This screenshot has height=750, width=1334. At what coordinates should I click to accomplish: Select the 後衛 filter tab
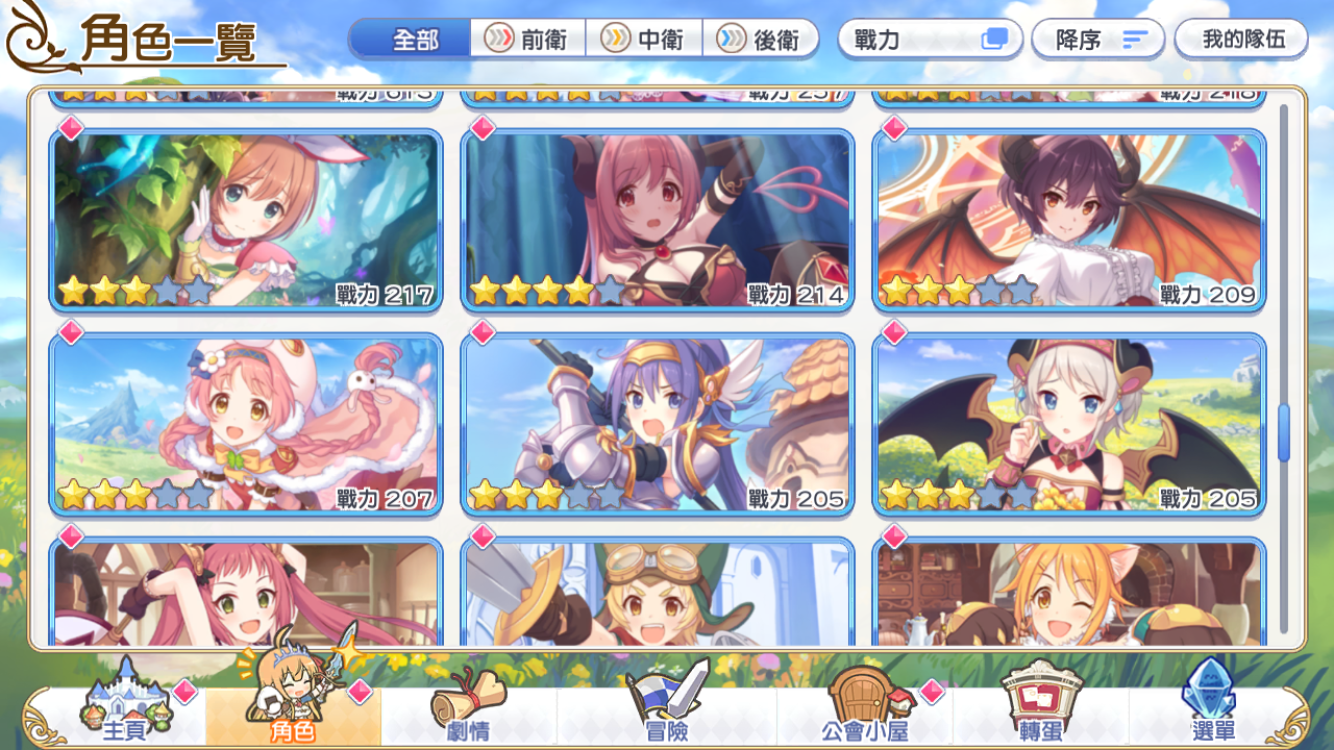pos(760,39)
